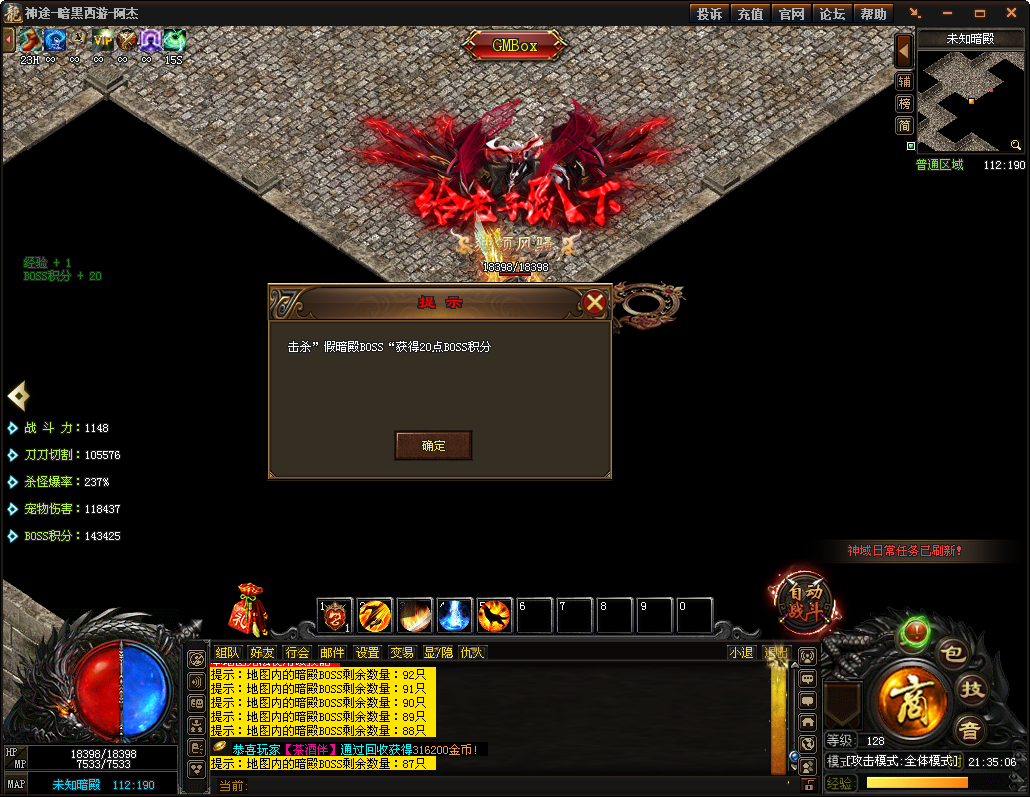Close the 提示 dialog with the X

coord(595,302)
